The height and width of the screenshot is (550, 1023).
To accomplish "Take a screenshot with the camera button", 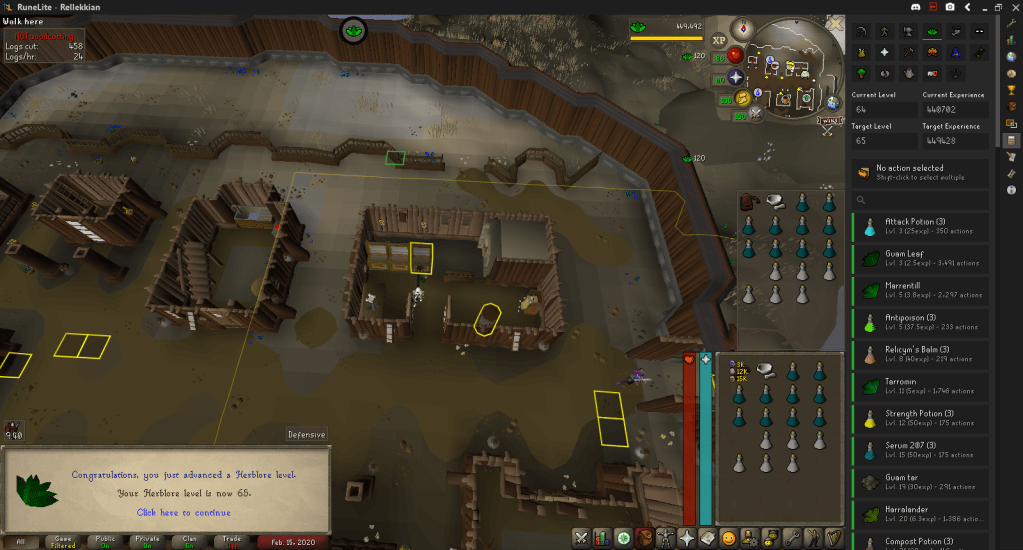I will pos(949,7).
